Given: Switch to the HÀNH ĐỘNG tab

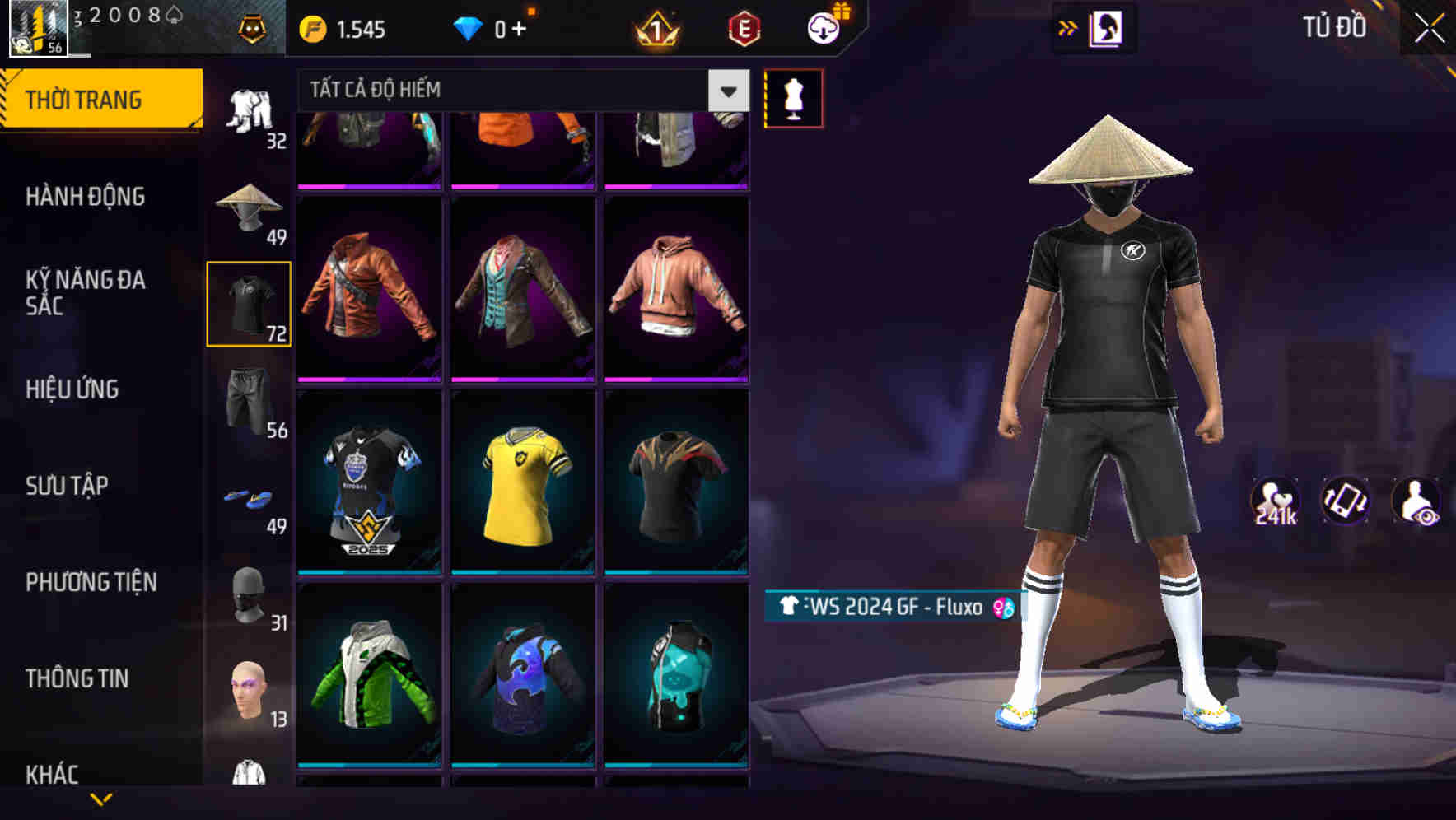Looking at the screenshot, I should coord(86,198).
